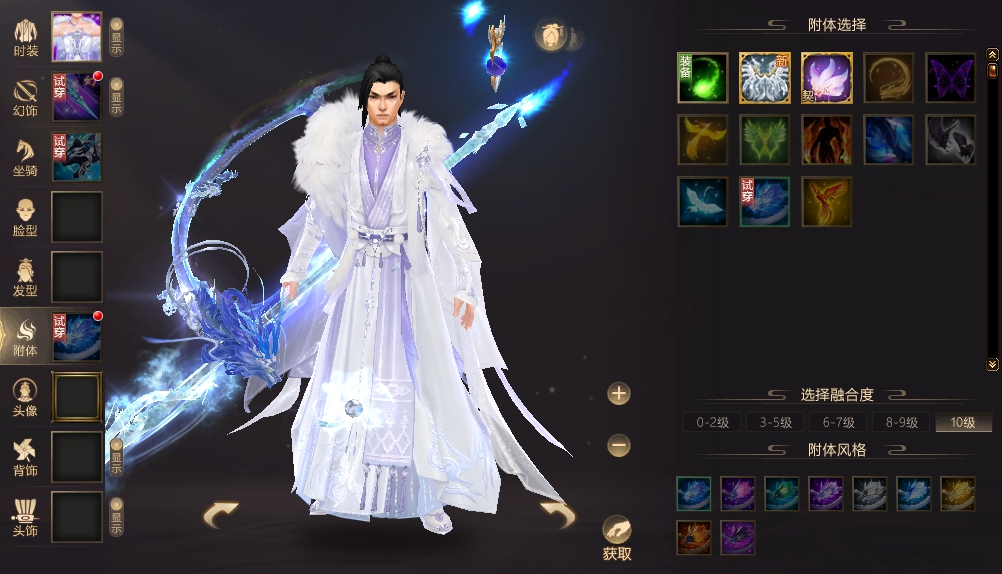Screen dimensions: 1002x574
Task: Rotate character using the left arrow
Action: tap(221, 515)
